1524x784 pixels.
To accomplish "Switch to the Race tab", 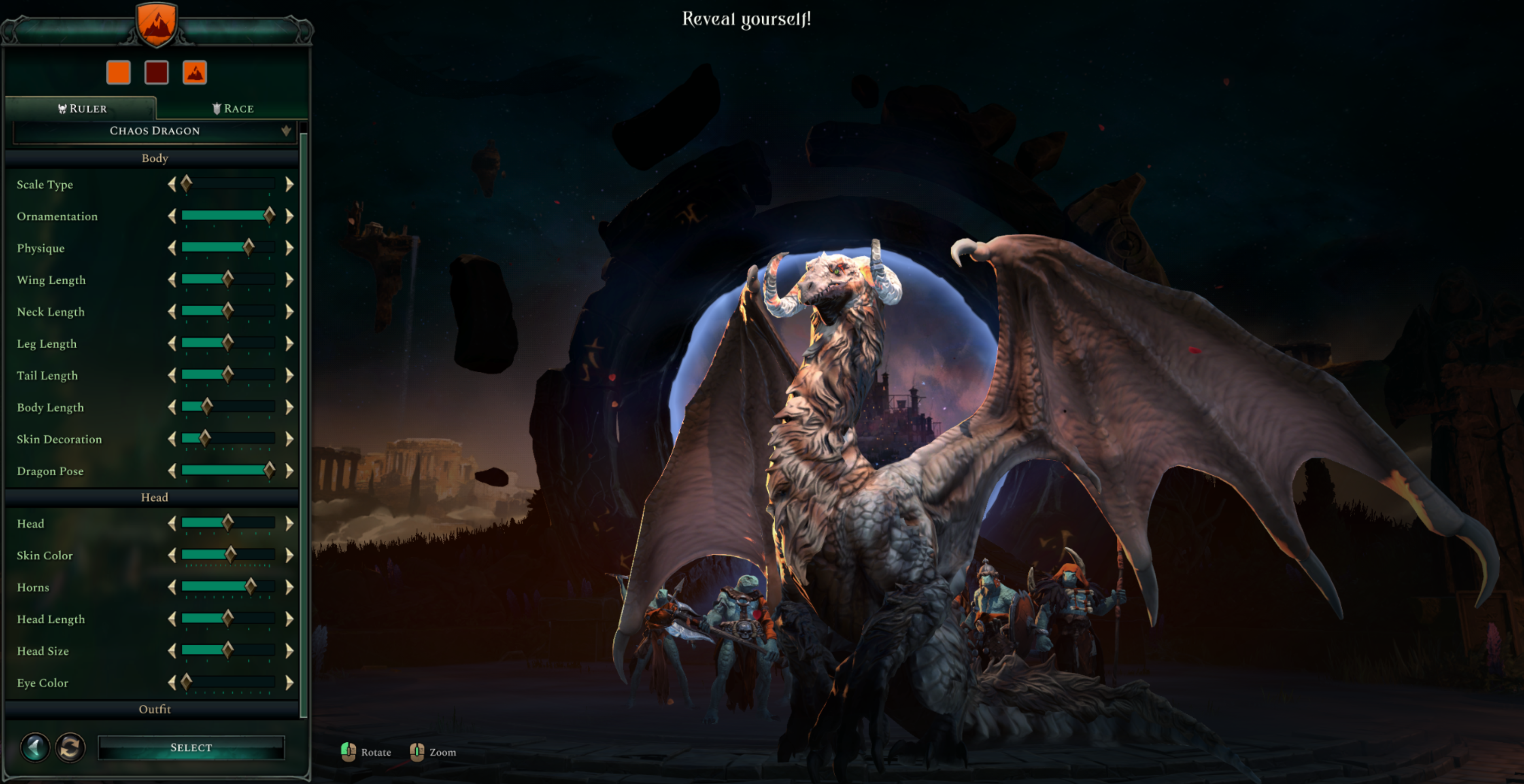I will pyautogui.click(x=232, y=108).
